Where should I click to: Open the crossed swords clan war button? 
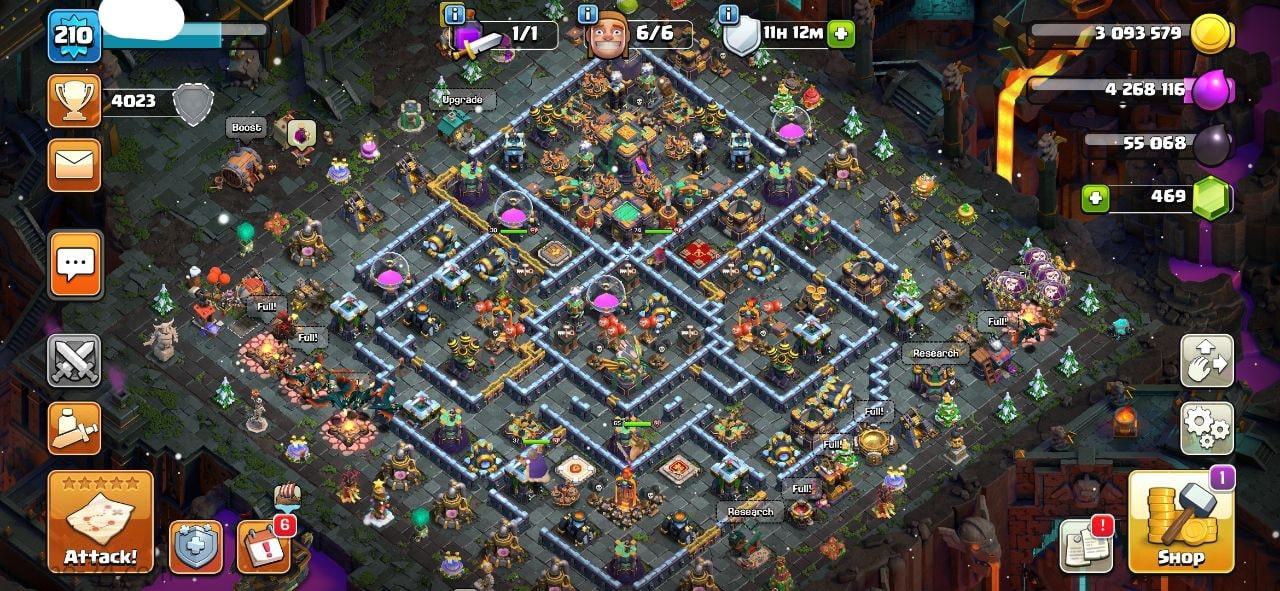point(75,360)
